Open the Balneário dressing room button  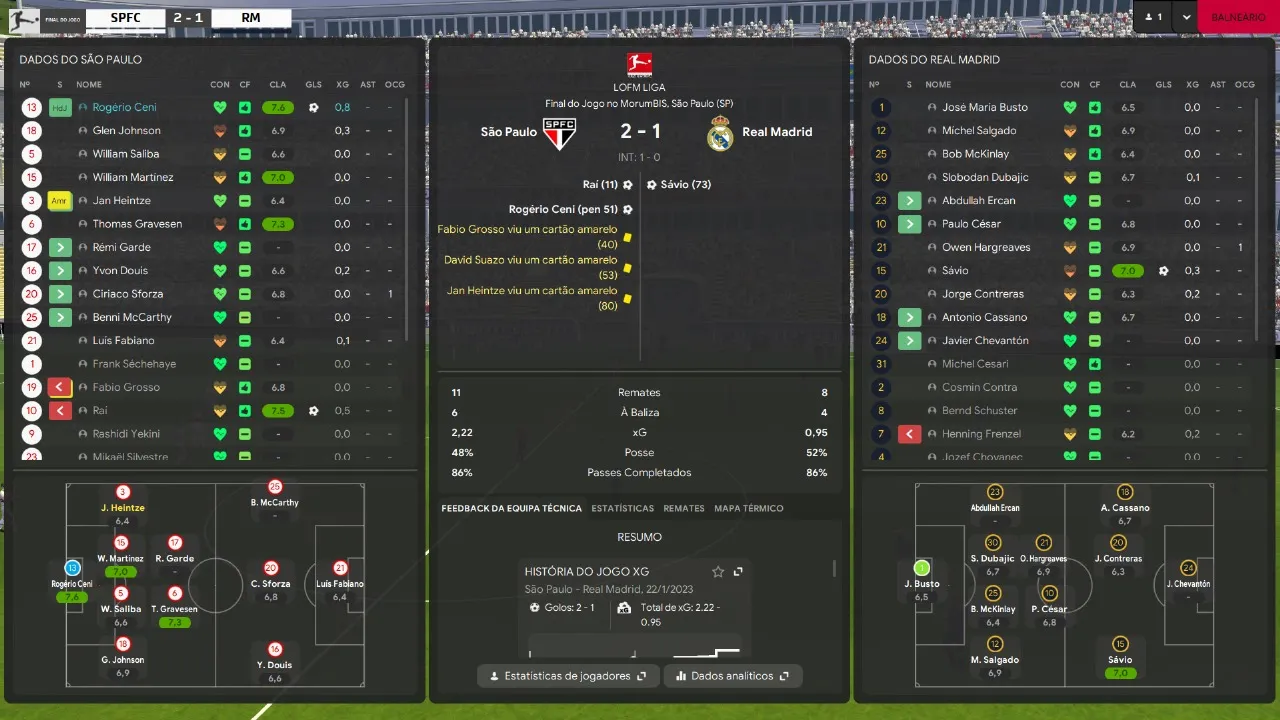(1237, 17)
